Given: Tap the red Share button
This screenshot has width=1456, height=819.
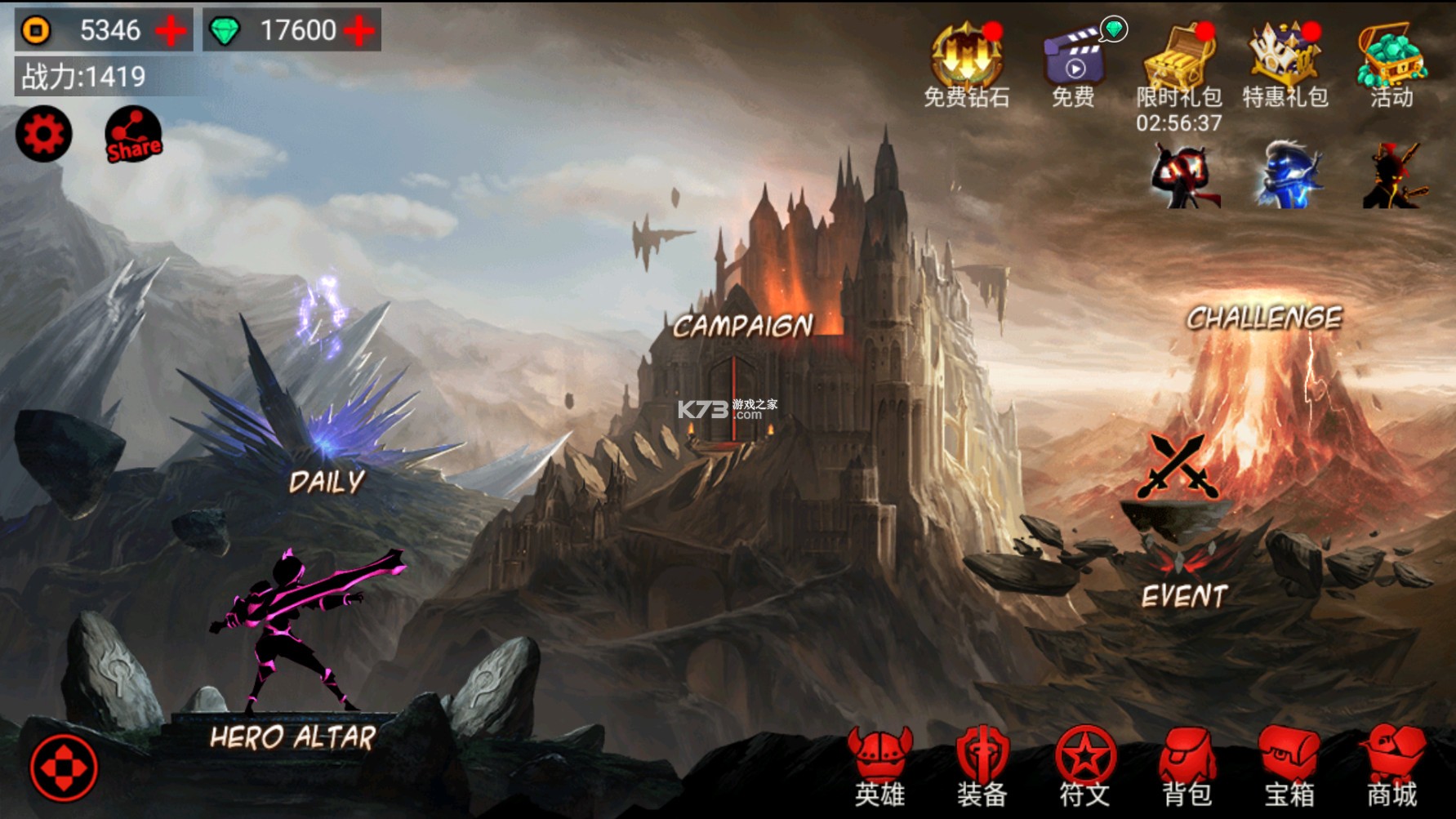Looking at the screenshot, I should (133, 135).
